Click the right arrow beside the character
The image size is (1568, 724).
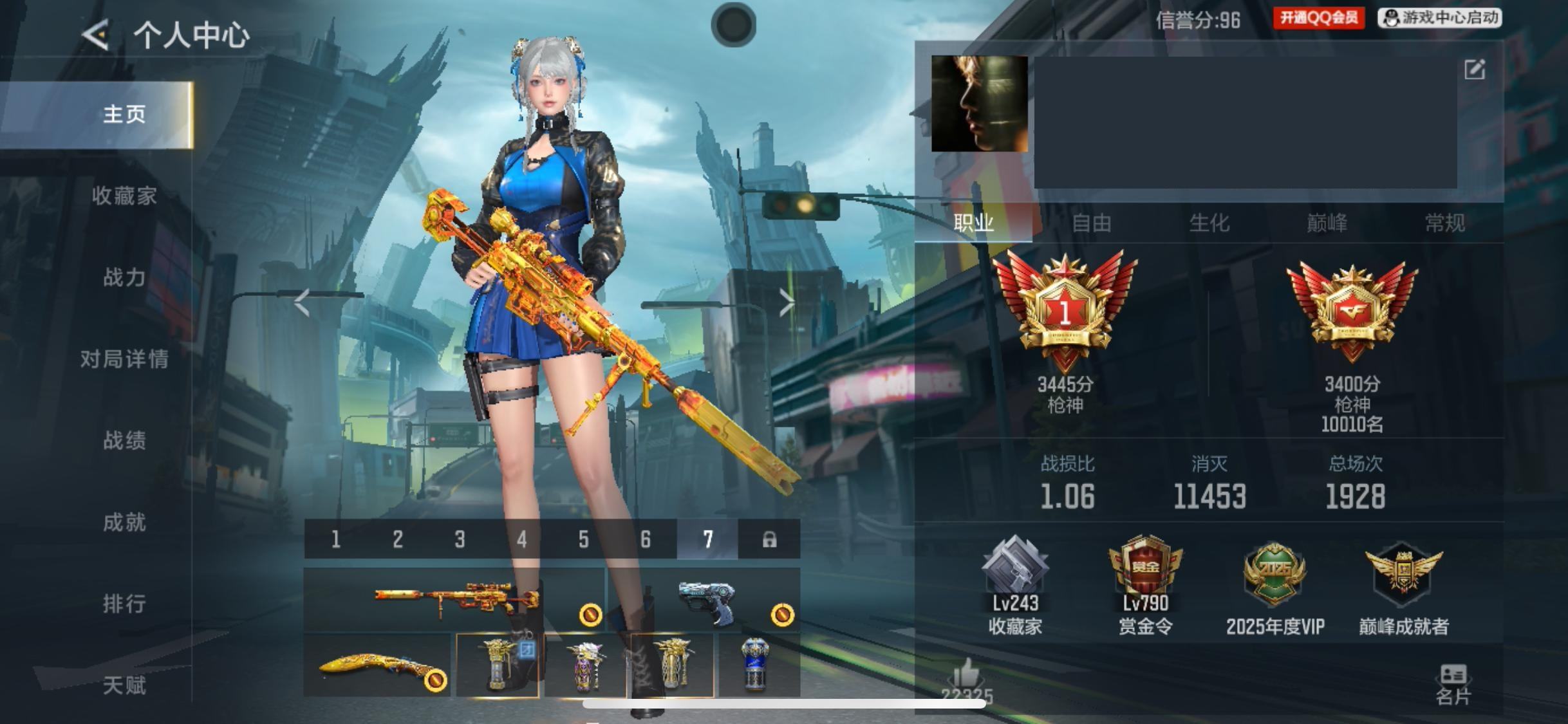[x=787, y=302]
